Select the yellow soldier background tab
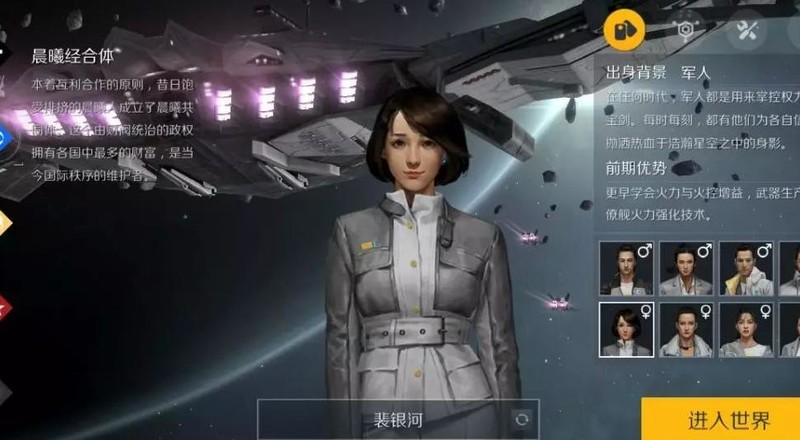The height and width of the screenshot is (440, 800). point(623,29)
